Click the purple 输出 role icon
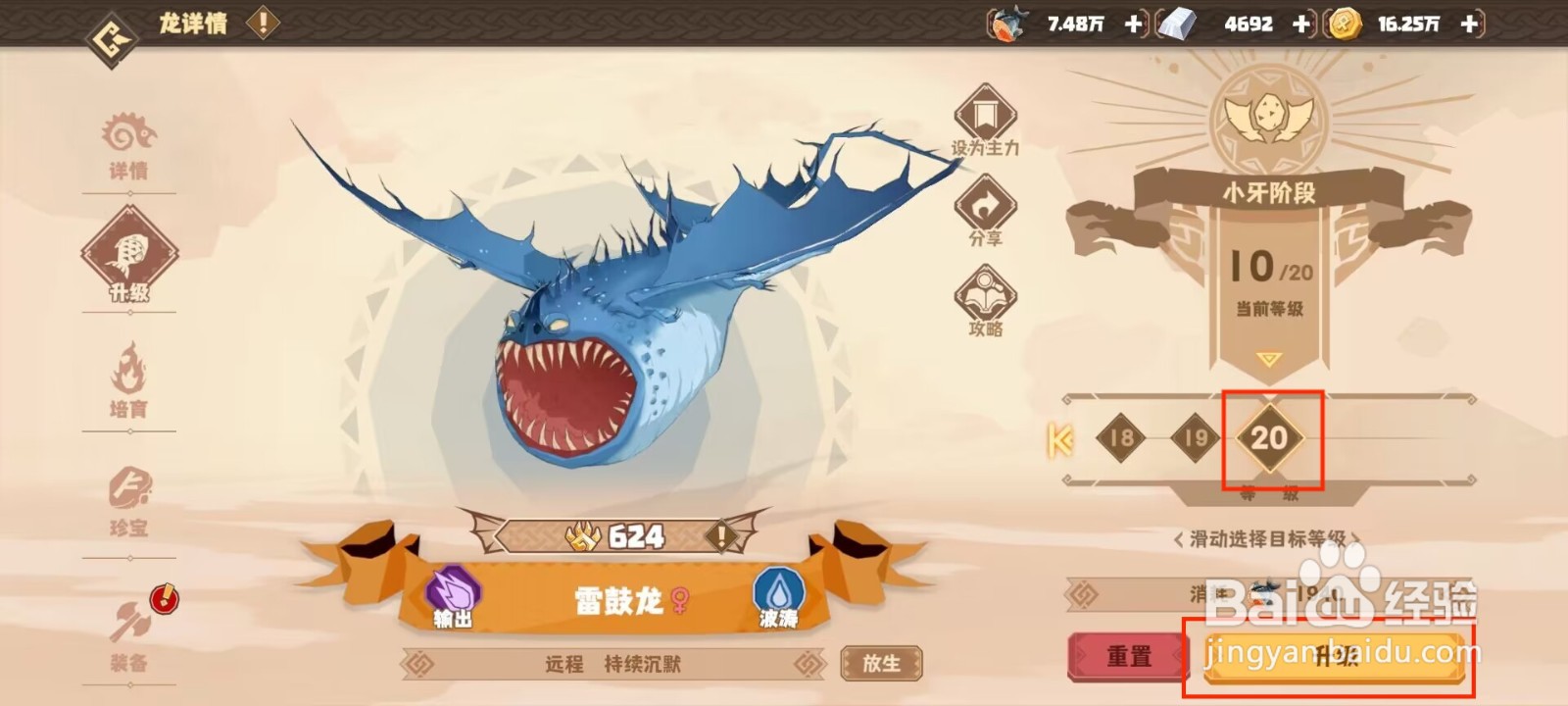Viewport: 1568px width, 706px height. (451, 589)
